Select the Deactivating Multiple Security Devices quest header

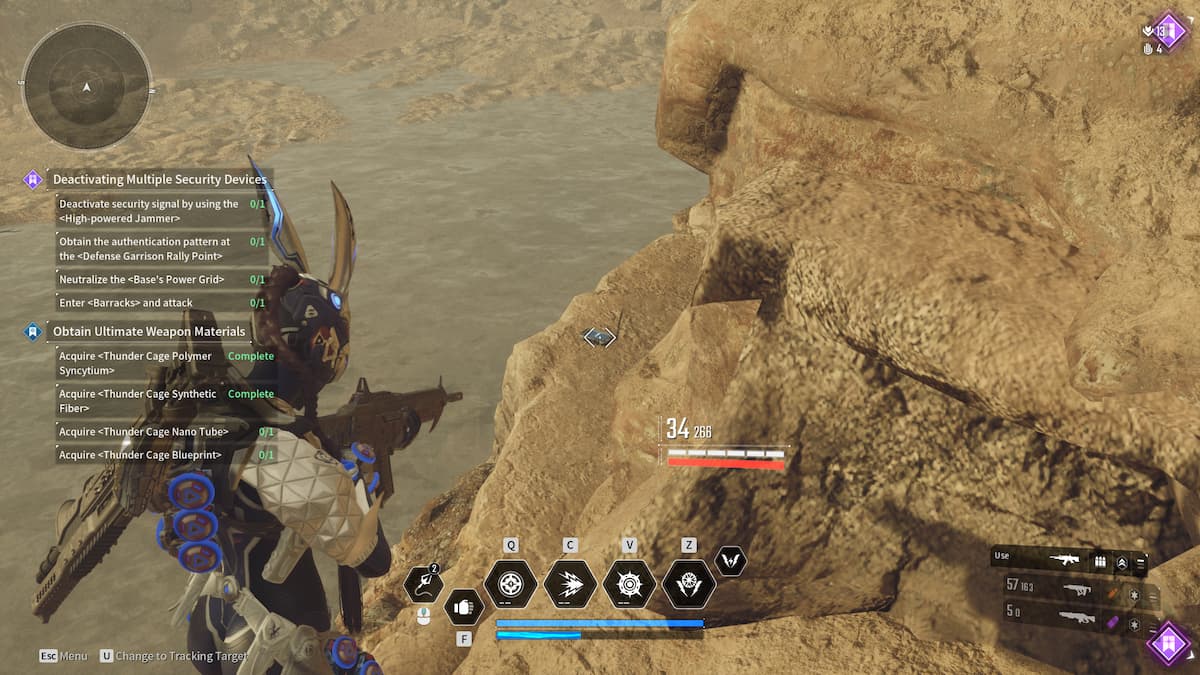pyautogui.click(x=159, y=180)
